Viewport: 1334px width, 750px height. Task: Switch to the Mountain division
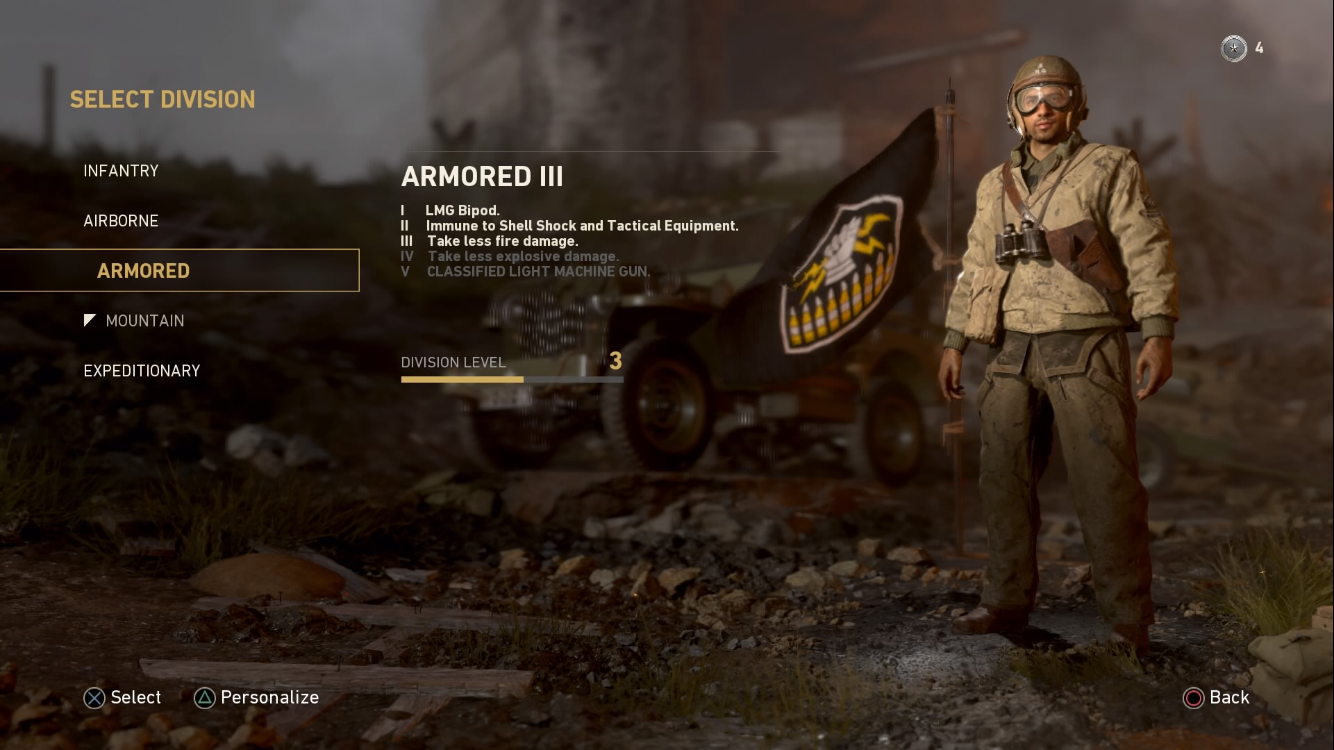(x=144, y=321)
